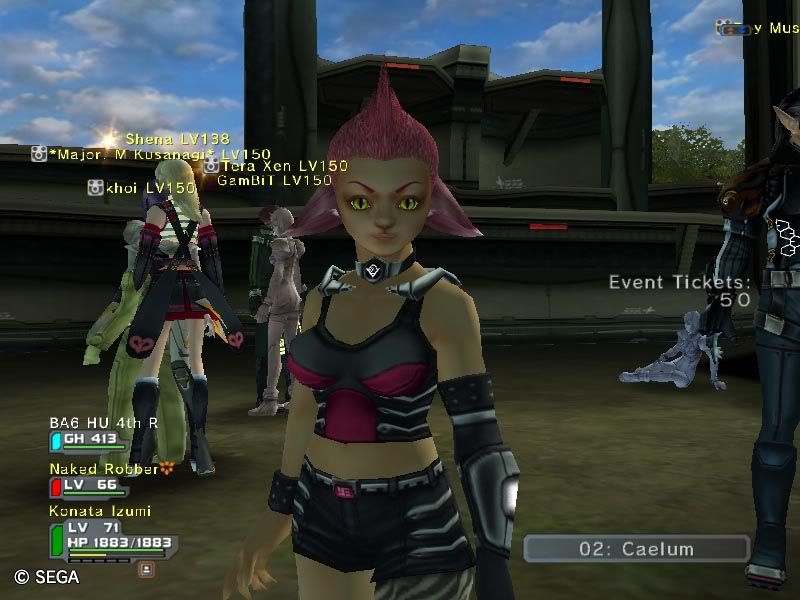The height and width of the screenshot is (600, 800).
Task: Target the Tera Xen LV150 name tag
Action: coord(284,166)
